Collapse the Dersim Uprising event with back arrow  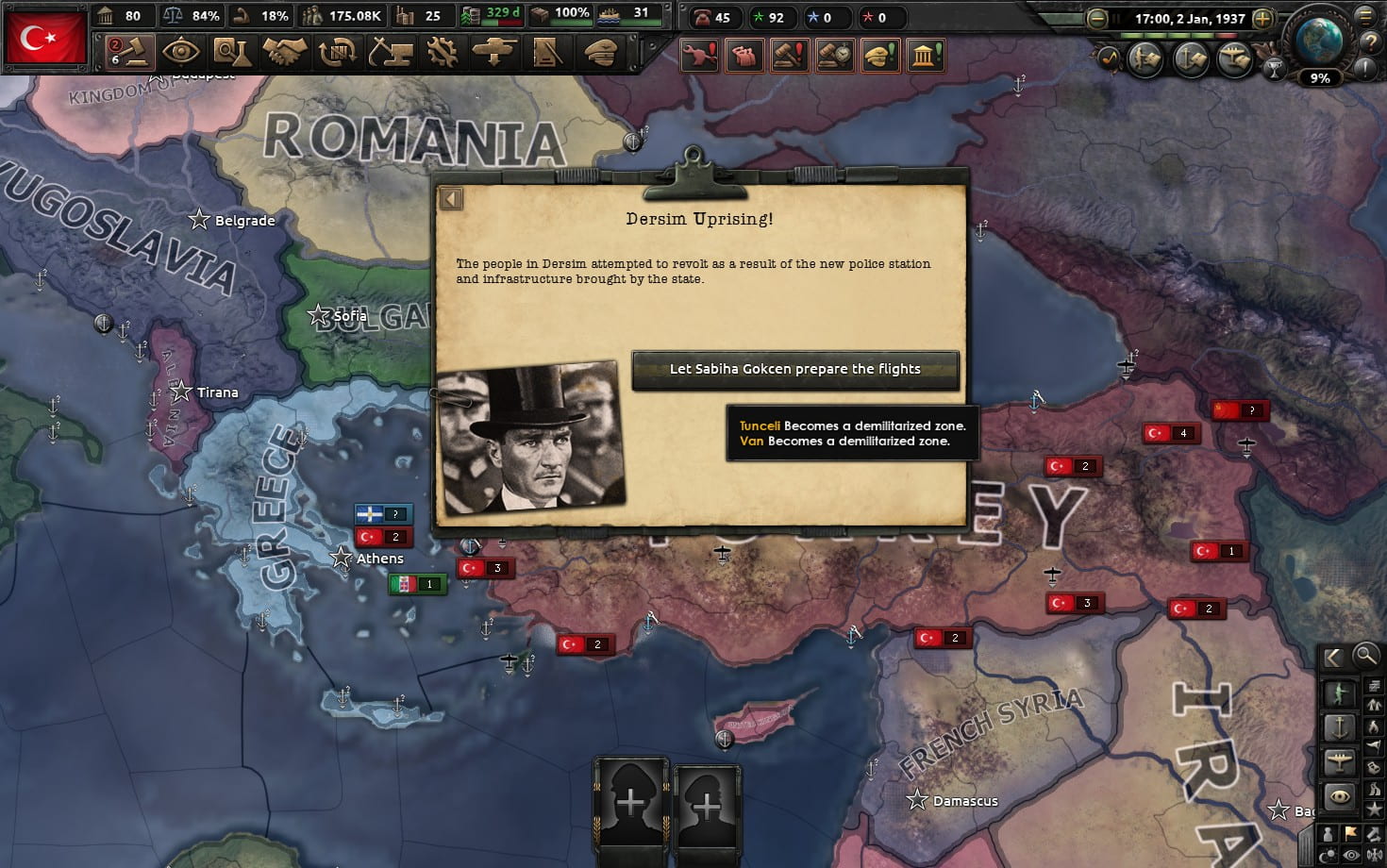[x=450, y=198]
